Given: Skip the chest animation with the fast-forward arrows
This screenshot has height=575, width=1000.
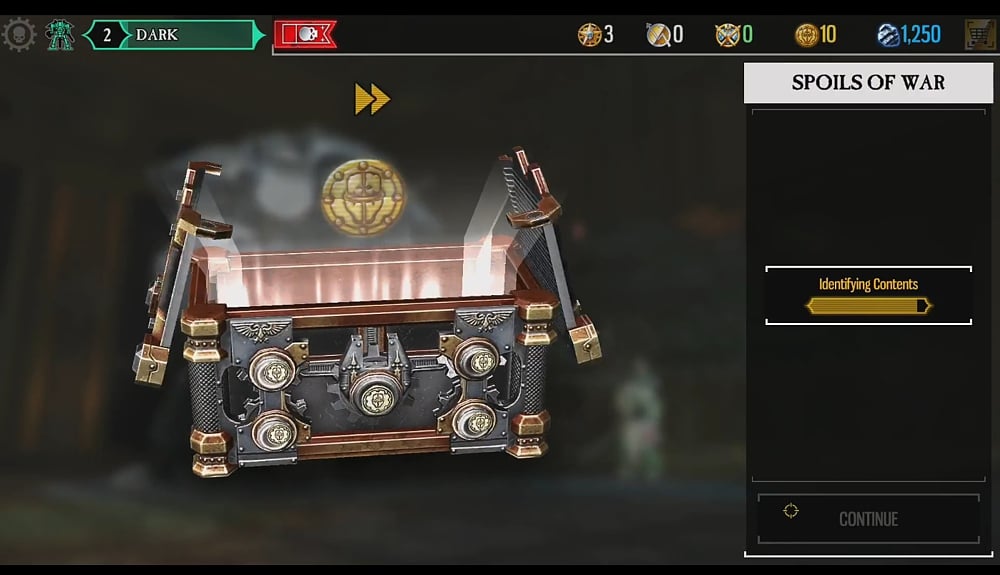Looking at the screenshot, I should point(372,98).
